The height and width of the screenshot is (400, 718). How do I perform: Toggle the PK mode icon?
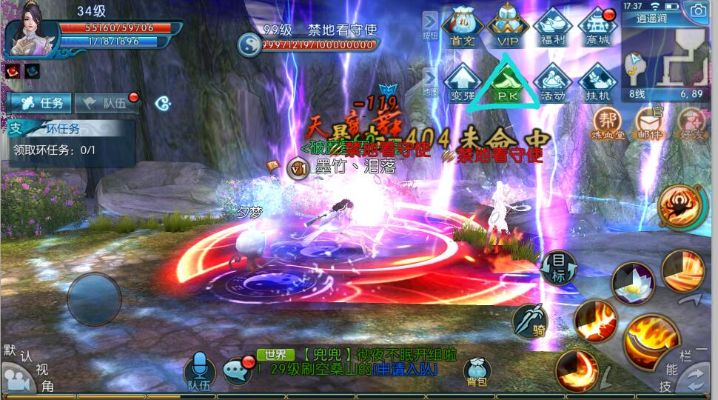(x=506, y=80)
